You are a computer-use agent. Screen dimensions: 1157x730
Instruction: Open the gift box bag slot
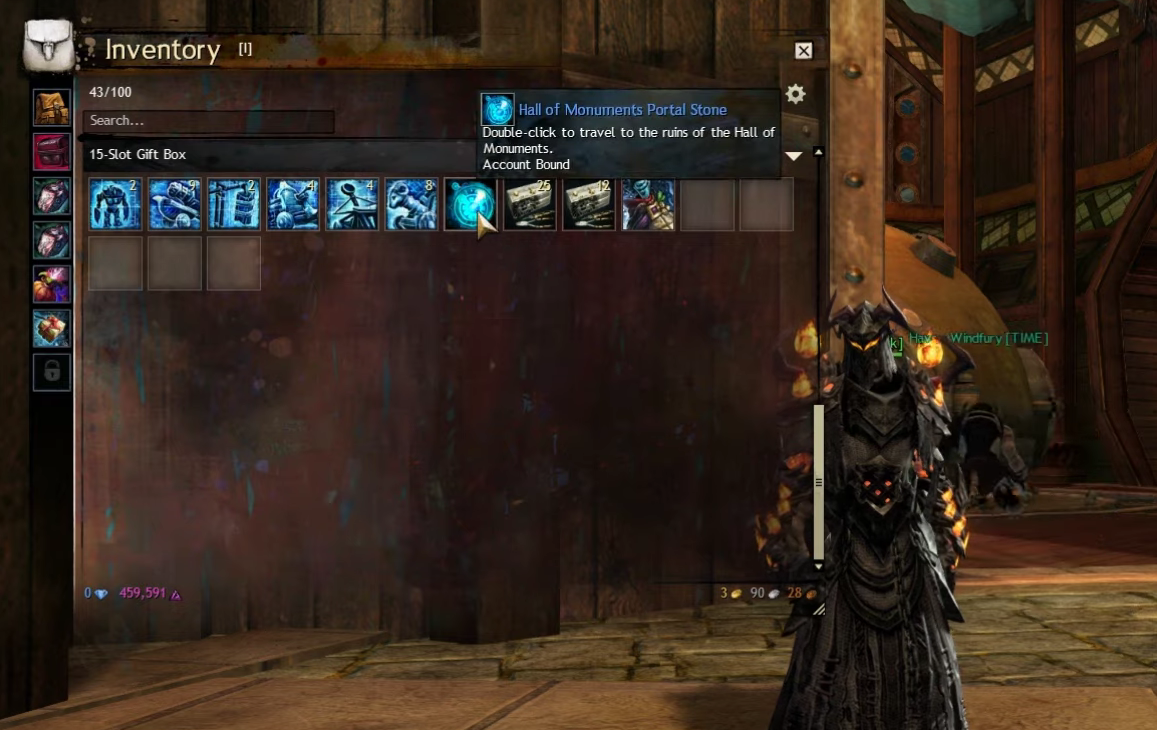click(x=52, y=328)
